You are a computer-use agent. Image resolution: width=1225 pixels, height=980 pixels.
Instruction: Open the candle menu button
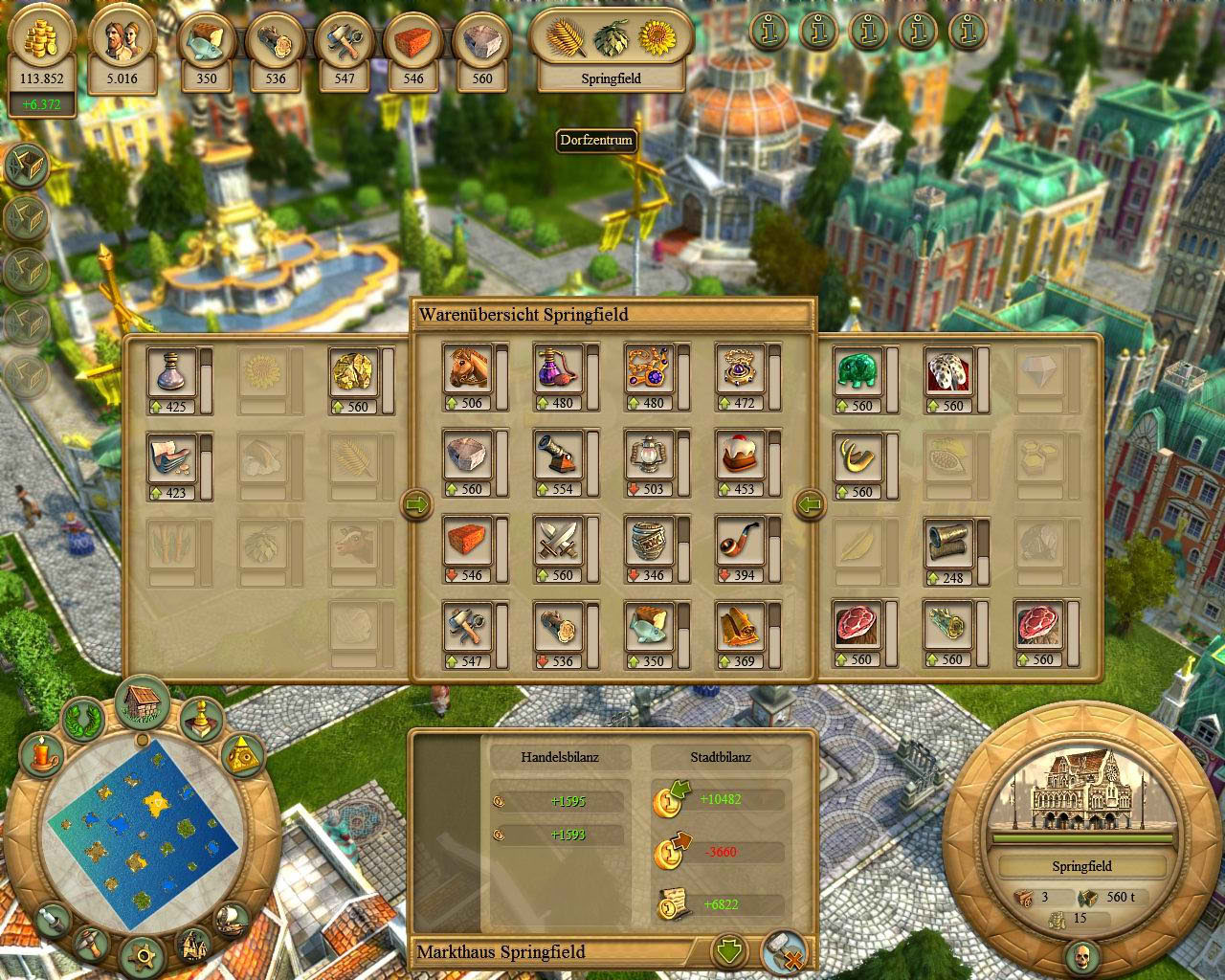coord(41,755)
